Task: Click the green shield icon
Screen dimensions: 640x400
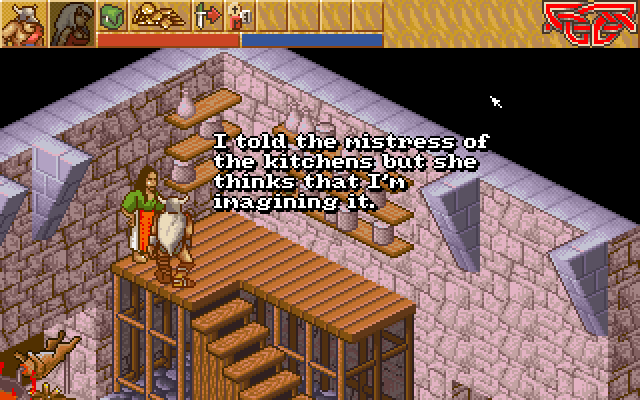Action: click(113, 17)
